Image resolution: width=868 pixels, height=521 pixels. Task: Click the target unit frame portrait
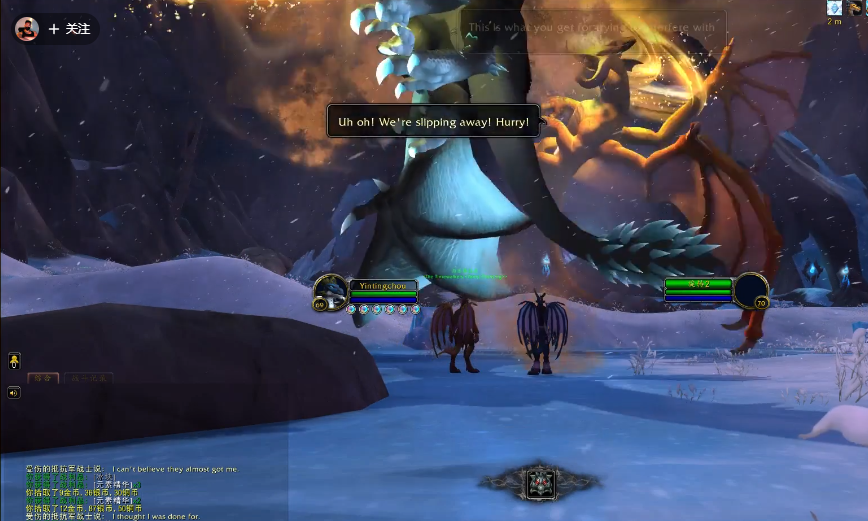[x=750, y=290]
